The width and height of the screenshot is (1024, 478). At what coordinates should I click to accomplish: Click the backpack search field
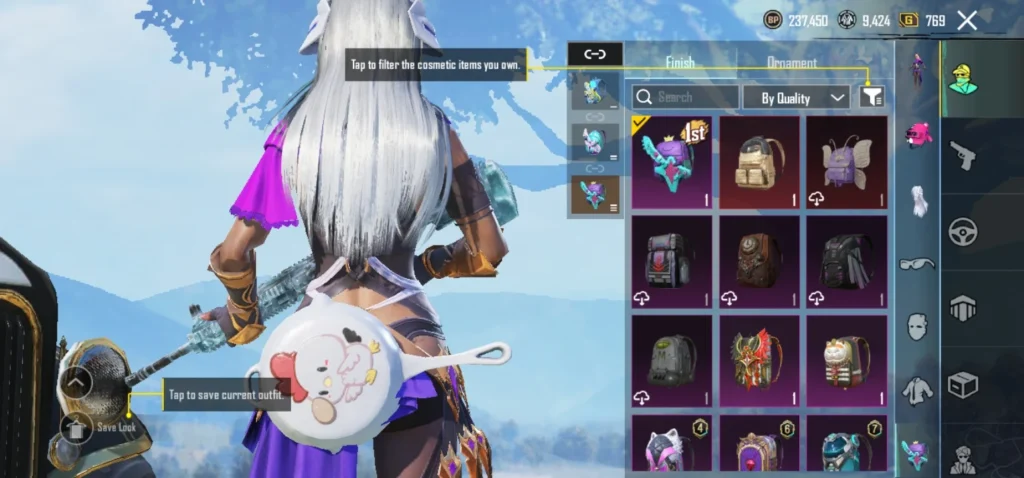685,97
